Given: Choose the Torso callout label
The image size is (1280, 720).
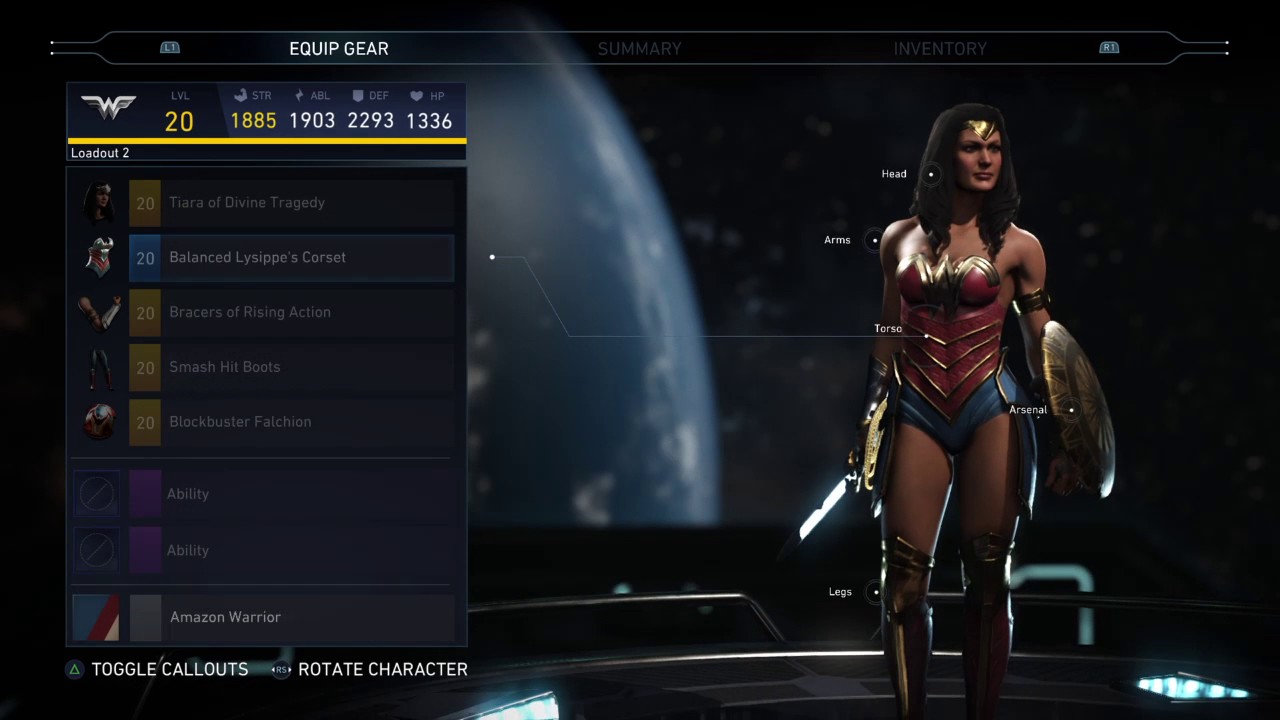Looking at the screenshot, I should [x=888, y=329].
